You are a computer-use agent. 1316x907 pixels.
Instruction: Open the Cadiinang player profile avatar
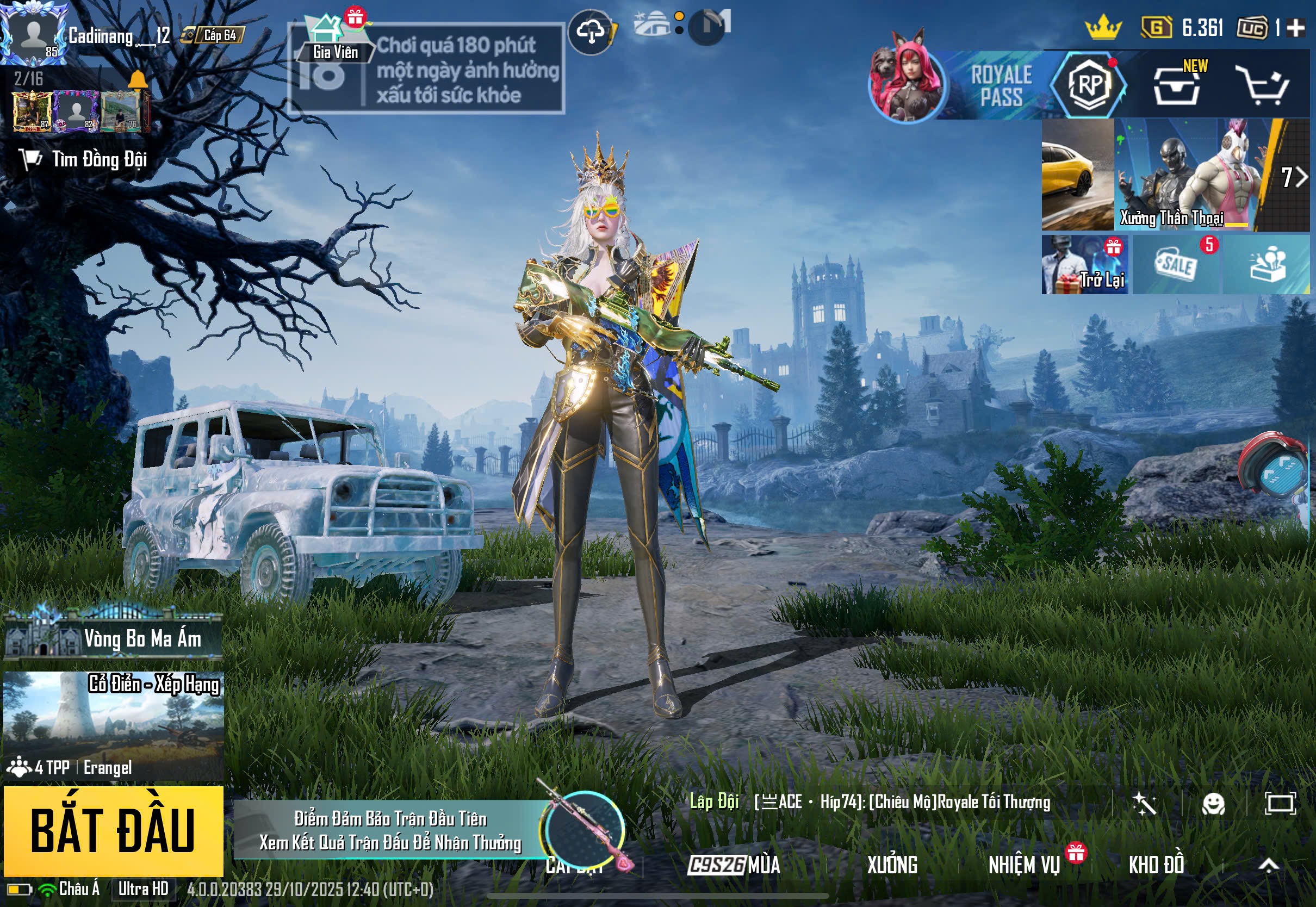(33, 33)
